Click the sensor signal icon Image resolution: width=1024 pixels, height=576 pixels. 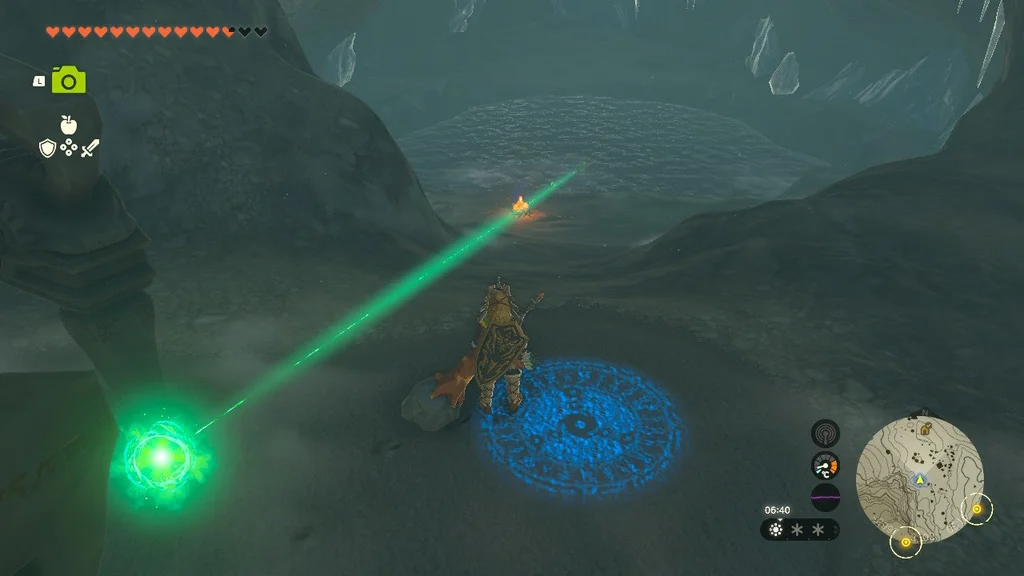pyautogui.click(x=825, y=433)
